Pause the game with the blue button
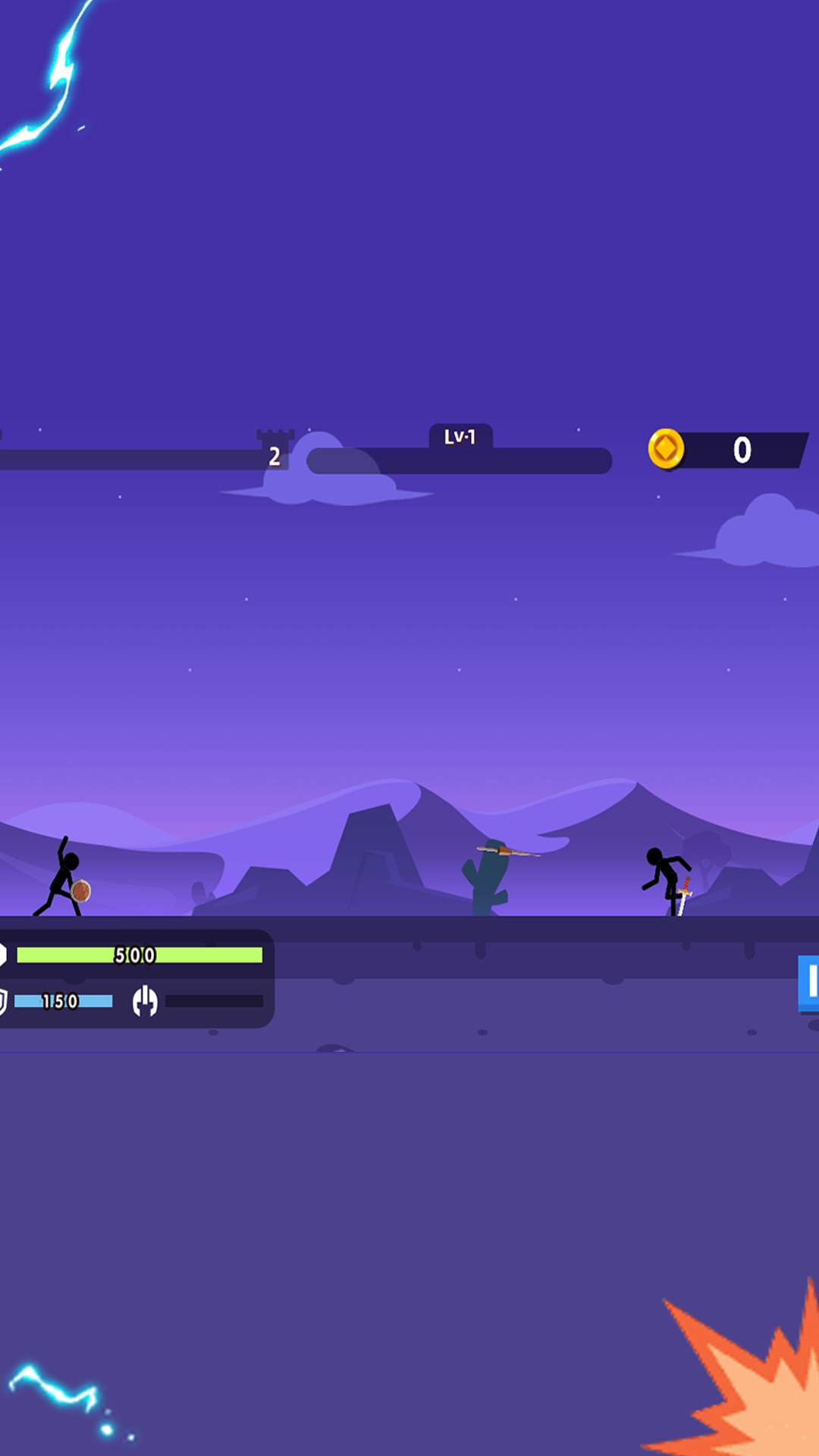 (809, 983)
